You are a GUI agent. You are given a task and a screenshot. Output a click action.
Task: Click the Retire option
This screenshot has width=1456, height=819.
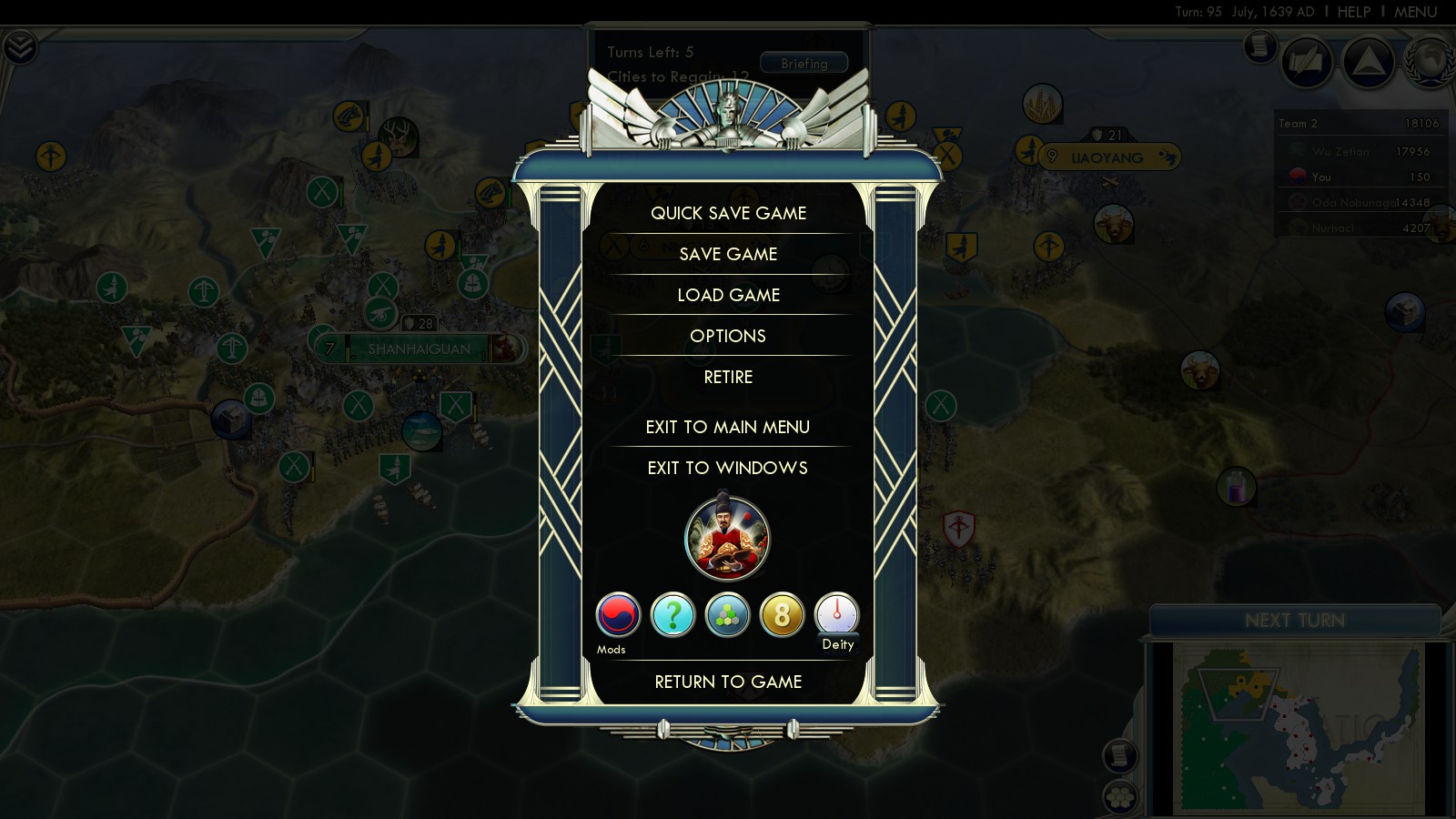coord(728,377)
